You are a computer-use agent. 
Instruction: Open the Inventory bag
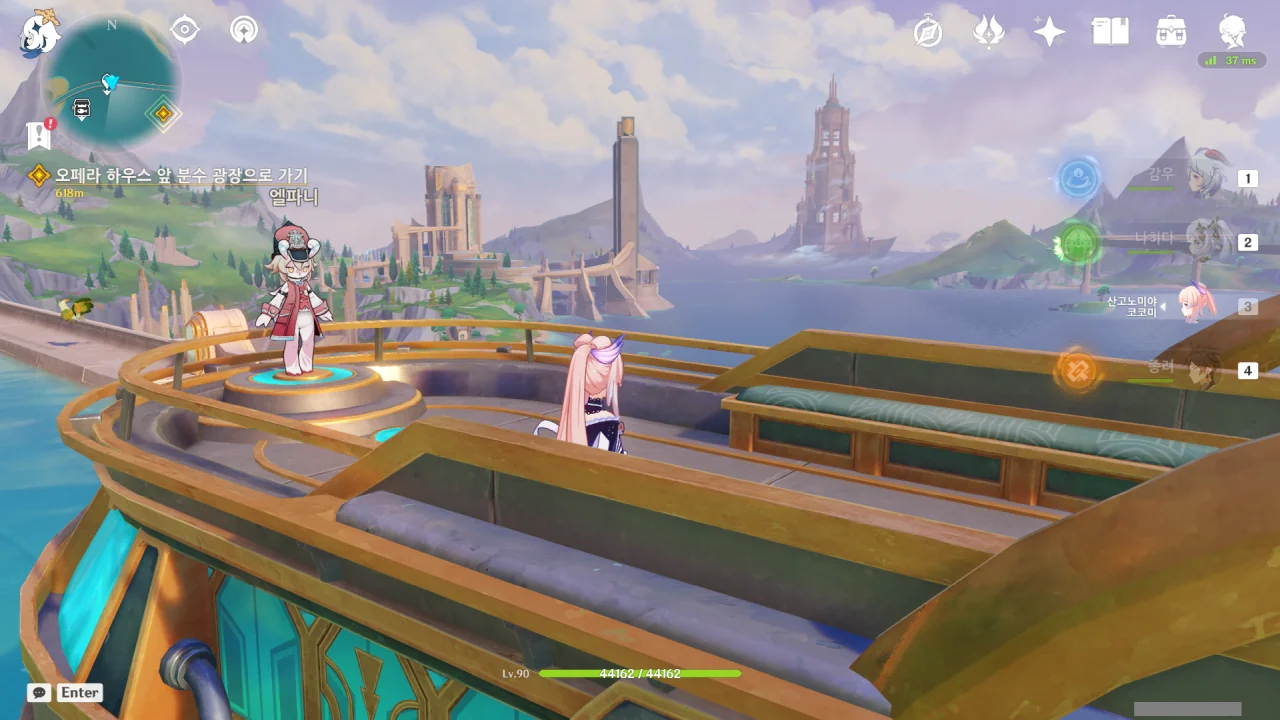[1171, 32]
